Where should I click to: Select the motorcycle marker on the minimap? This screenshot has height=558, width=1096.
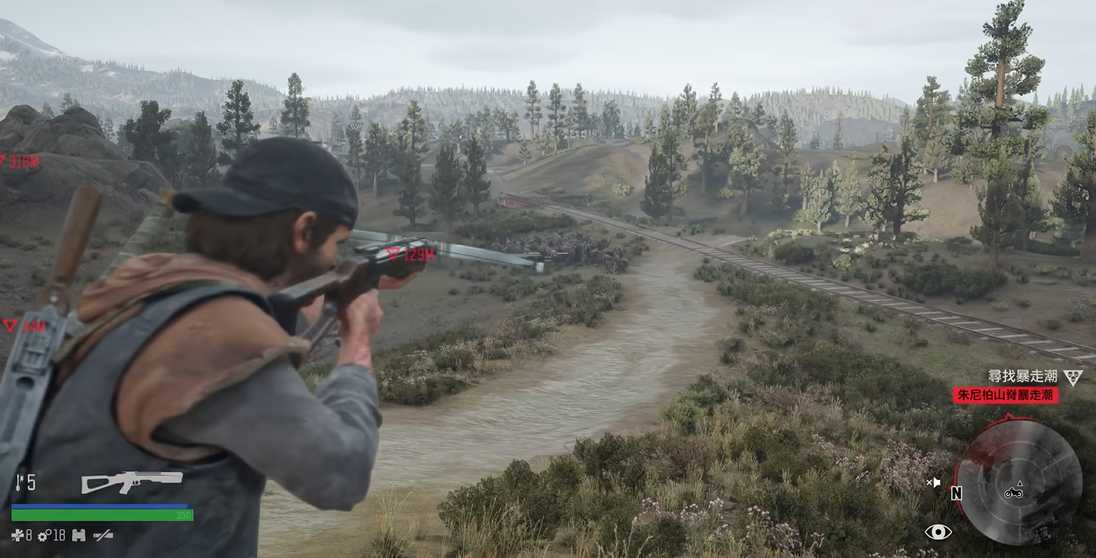(1013, 491)
